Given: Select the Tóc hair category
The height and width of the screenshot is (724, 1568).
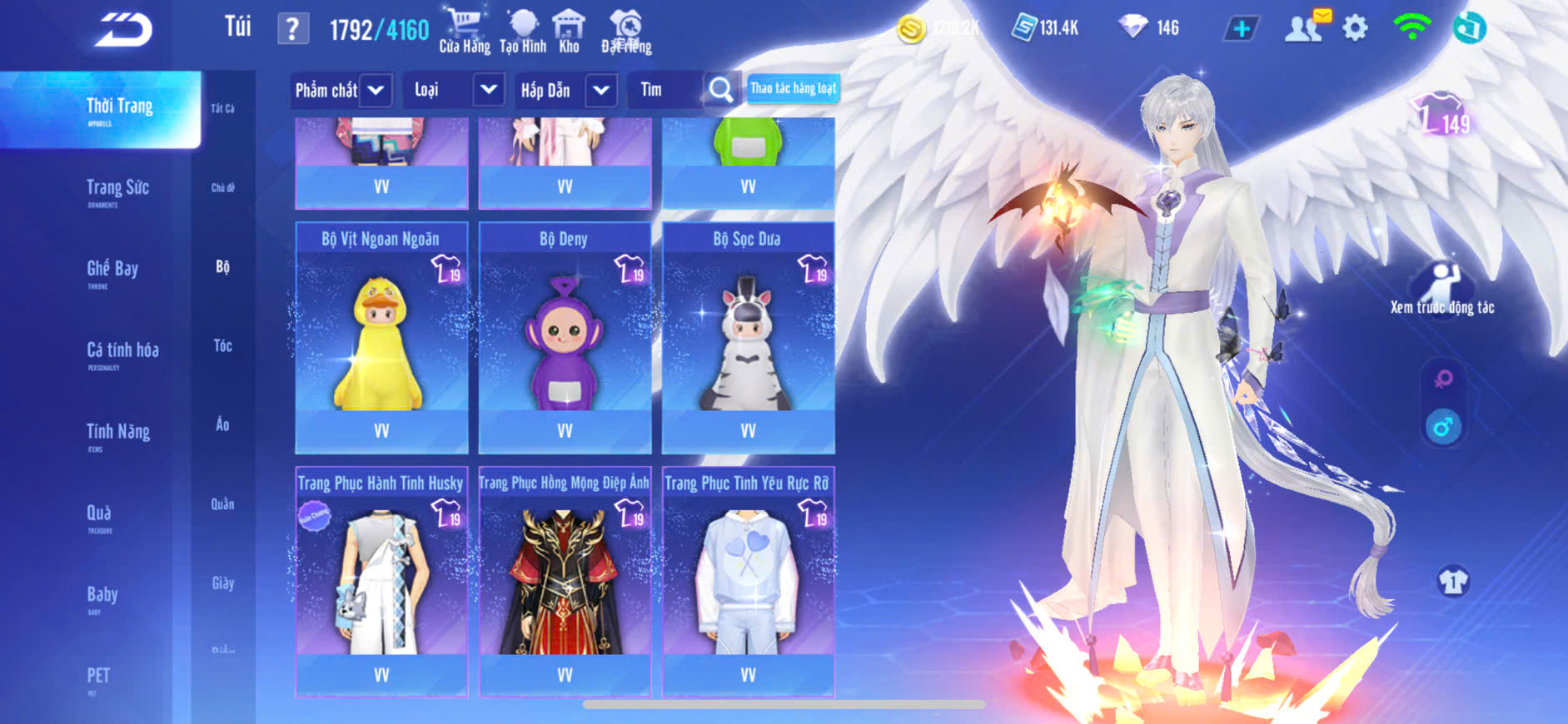Looking at the screenshot, I should point(222,346).
